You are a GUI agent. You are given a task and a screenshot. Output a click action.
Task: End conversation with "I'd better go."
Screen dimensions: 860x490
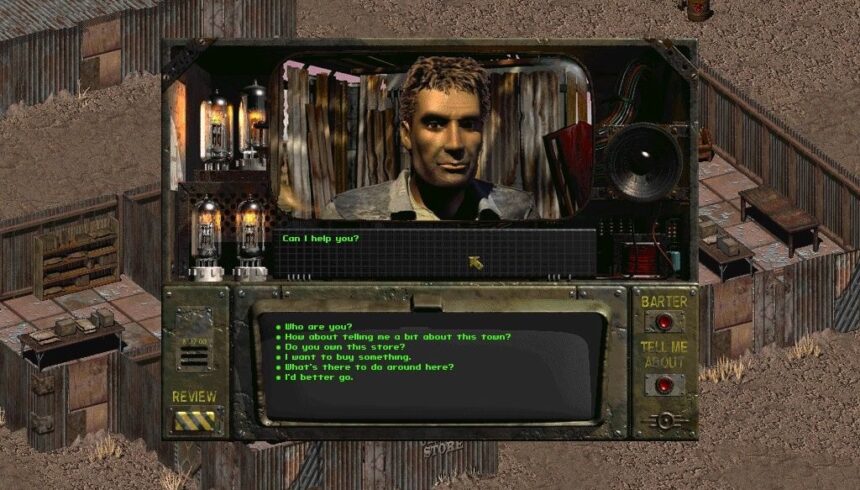pos(320,377)
